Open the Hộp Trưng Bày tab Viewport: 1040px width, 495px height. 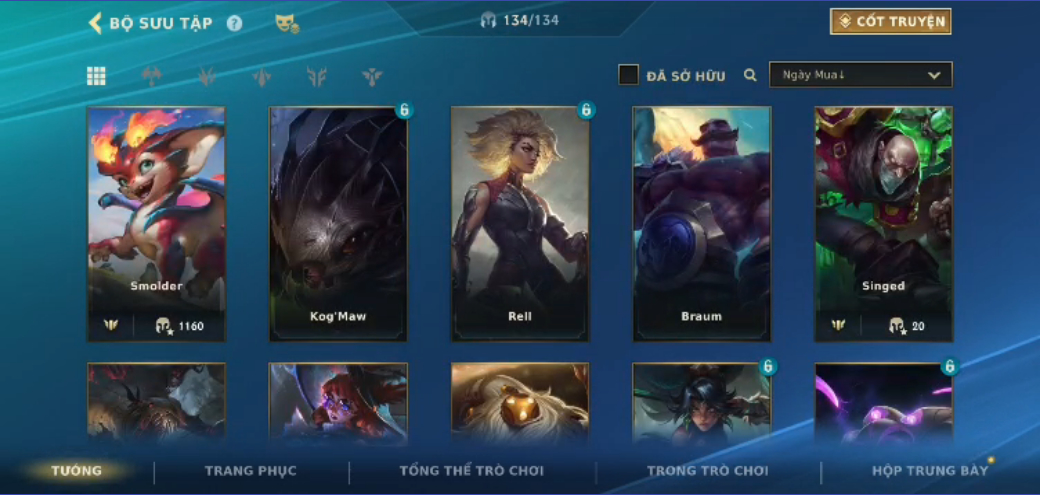(930, 471)
